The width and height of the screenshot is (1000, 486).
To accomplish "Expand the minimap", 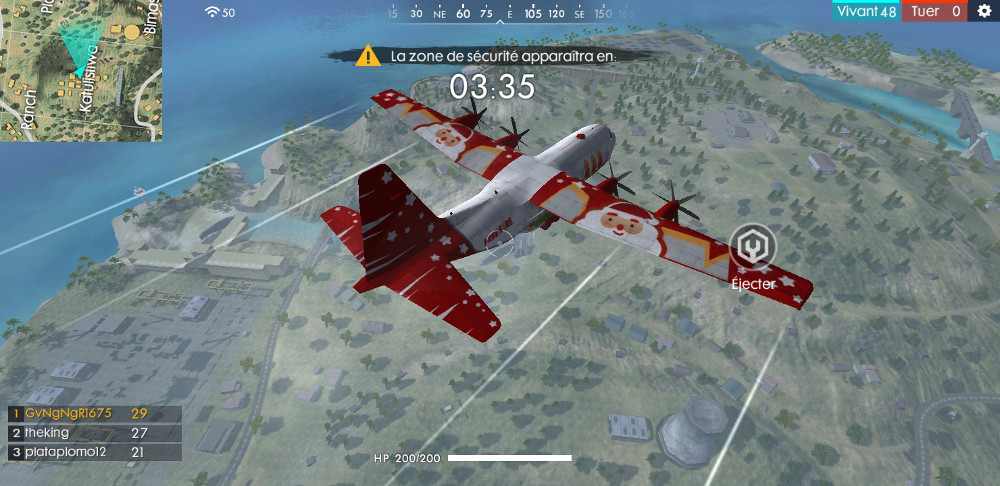I will pos(81,70).
